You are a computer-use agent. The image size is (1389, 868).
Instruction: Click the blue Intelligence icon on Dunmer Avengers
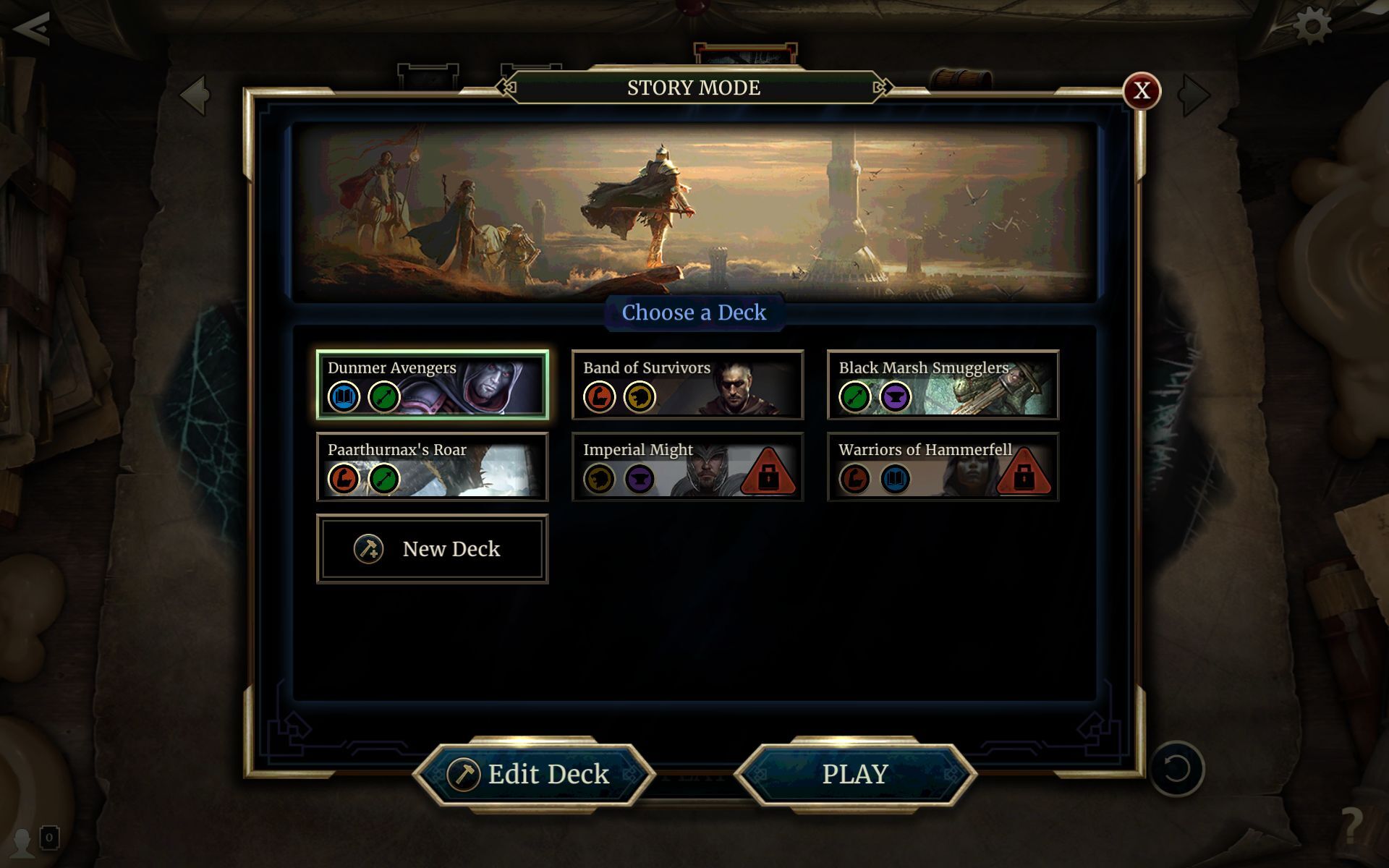[345, 396]
